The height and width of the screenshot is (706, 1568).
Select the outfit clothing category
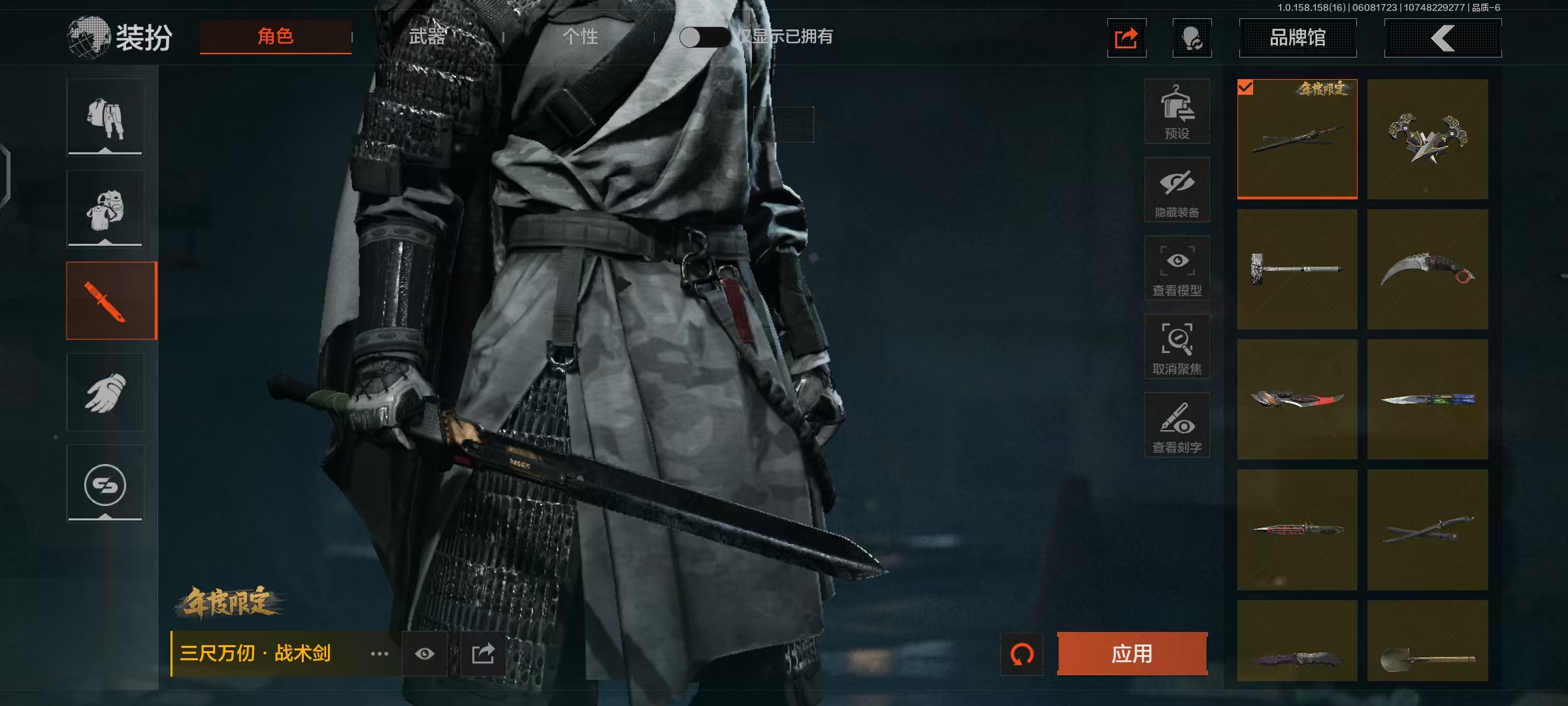(x=105, y=118)
